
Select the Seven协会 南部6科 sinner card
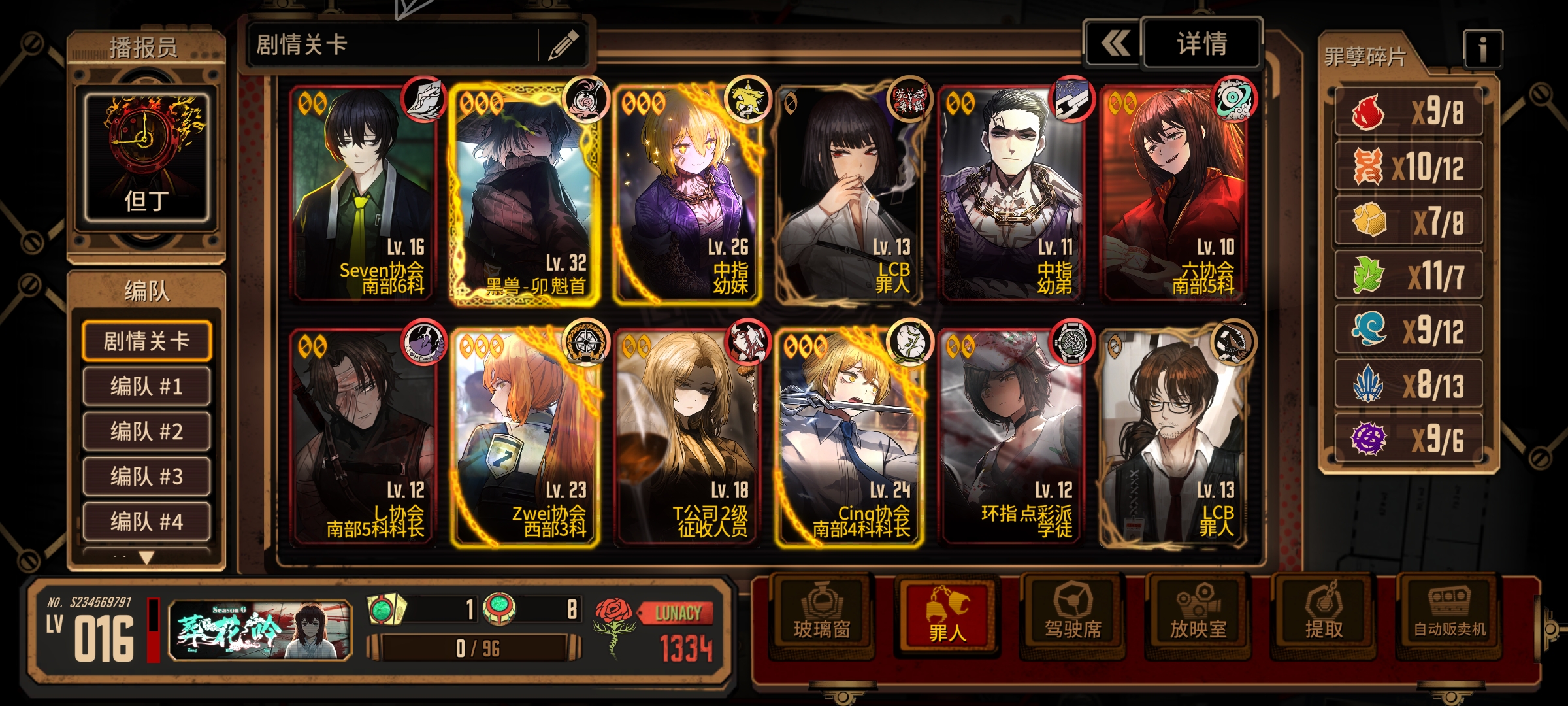(x=363, y=194)
